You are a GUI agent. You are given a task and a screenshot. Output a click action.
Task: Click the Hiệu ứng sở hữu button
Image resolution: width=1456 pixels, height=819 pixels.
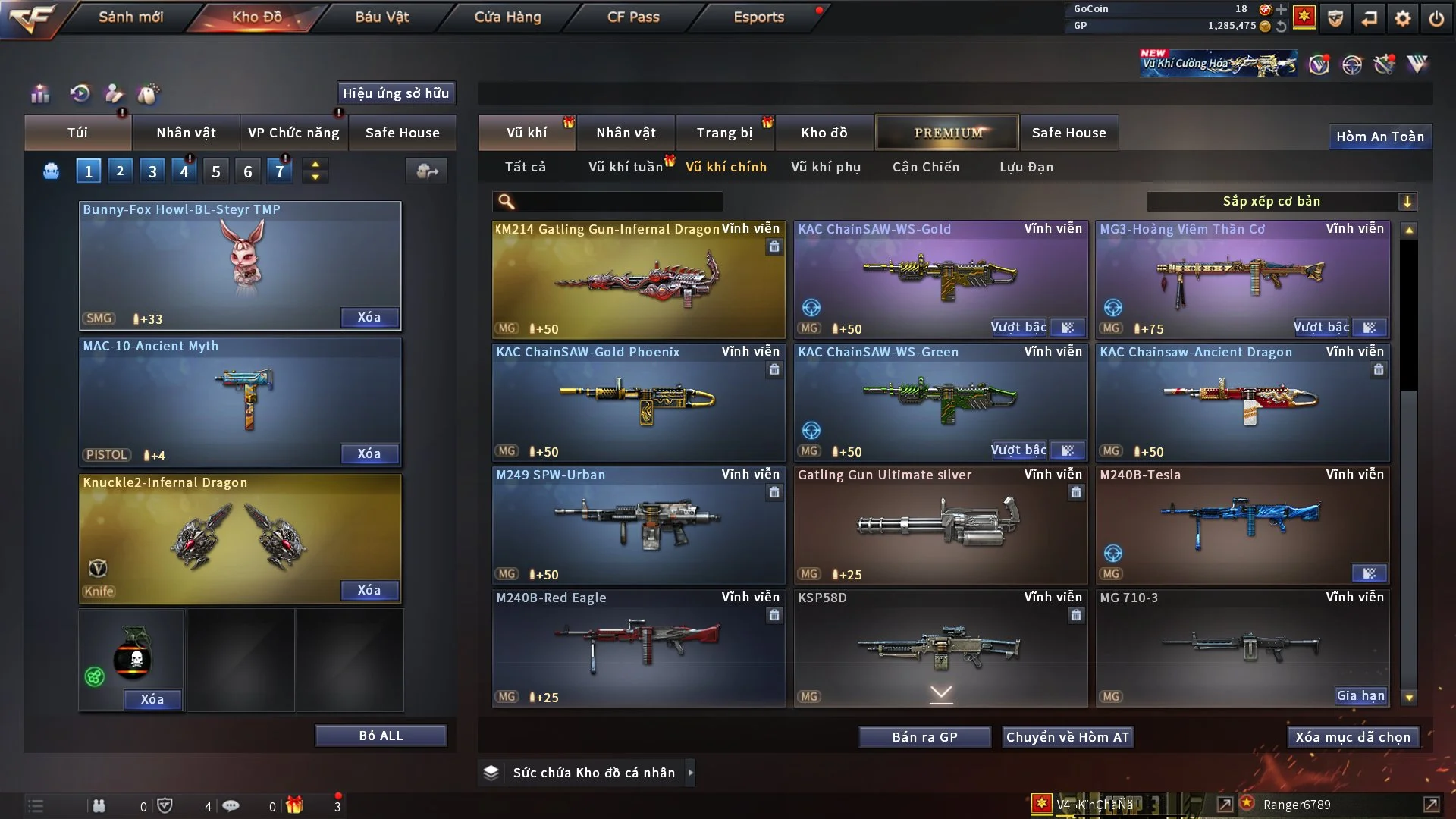(395, 93)
